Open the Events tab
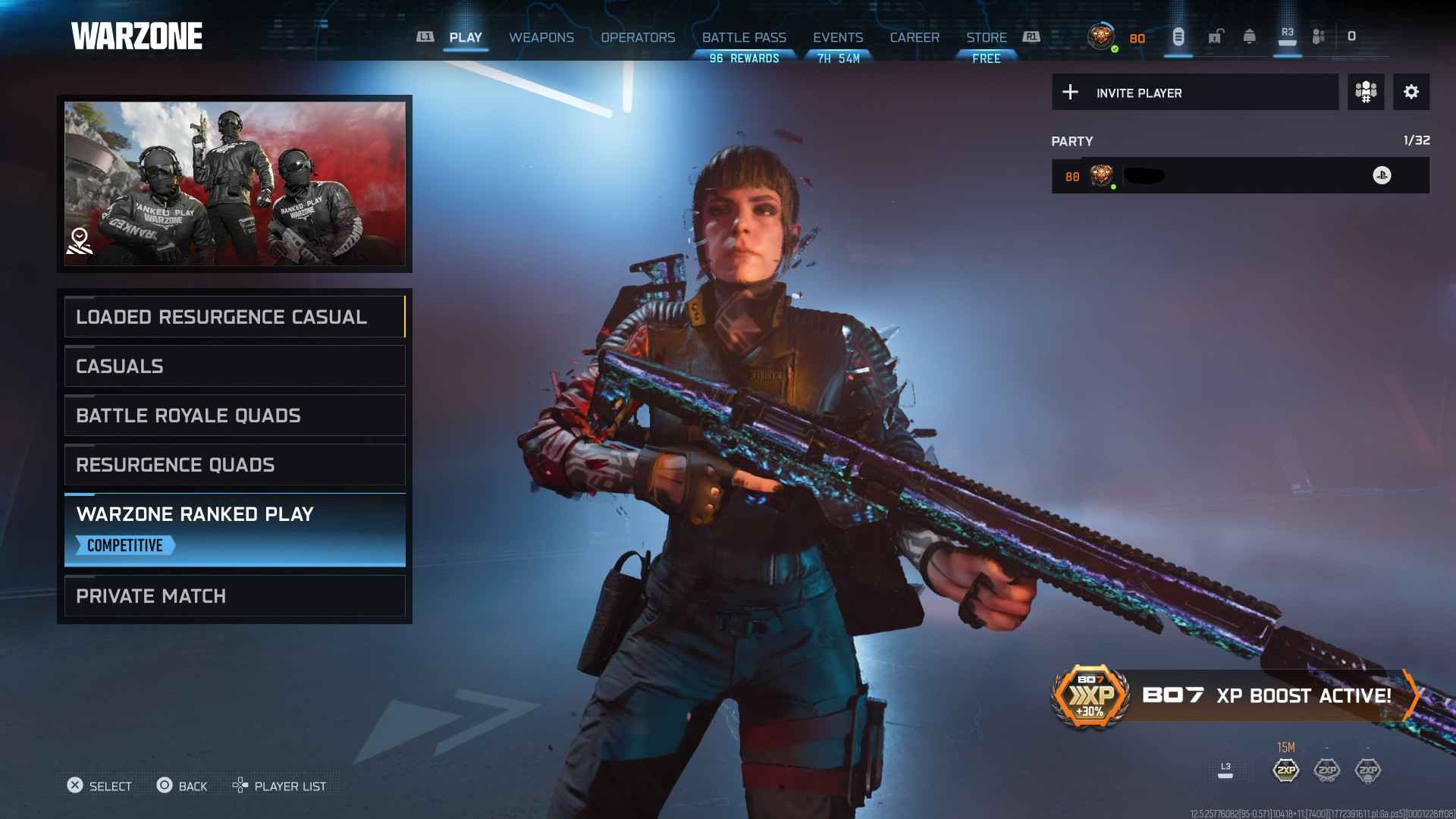The width and height of the screenshot is (1456, 819). (838, 37)
